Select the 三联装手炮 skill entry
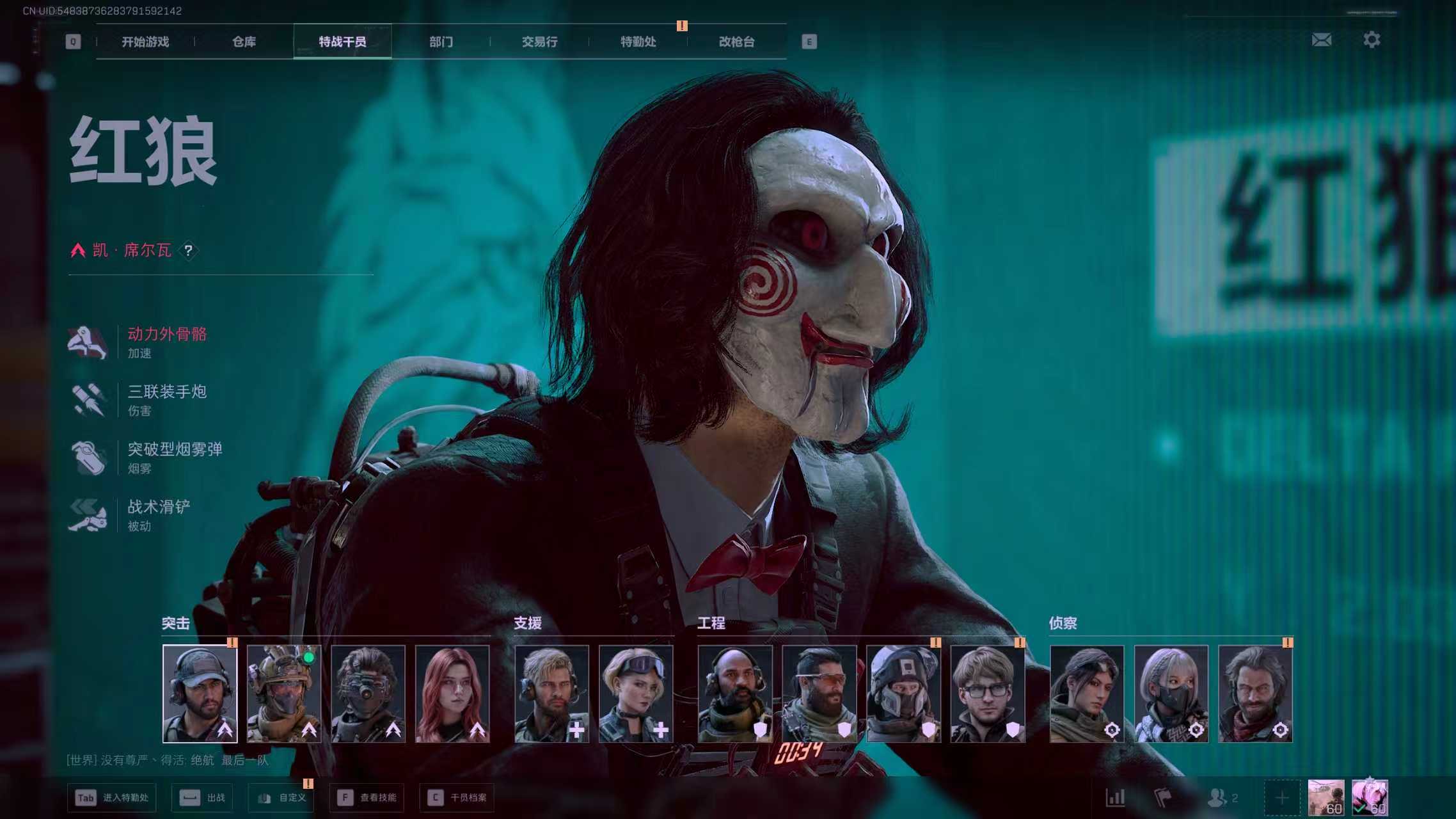Viewport: 1456px width, 819px height. [166, 399]
